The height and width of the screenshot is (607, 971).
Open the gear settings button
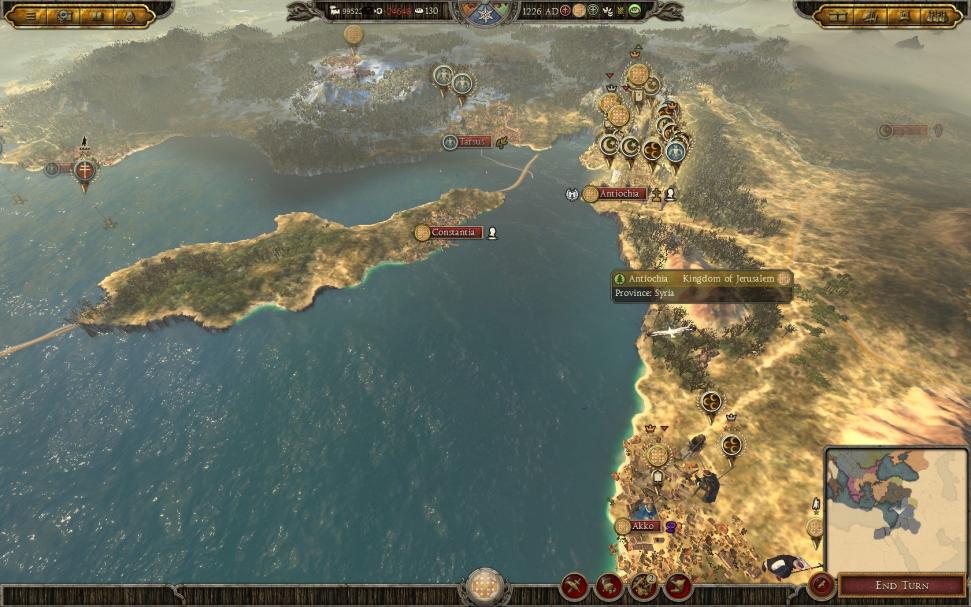point(64,16)
